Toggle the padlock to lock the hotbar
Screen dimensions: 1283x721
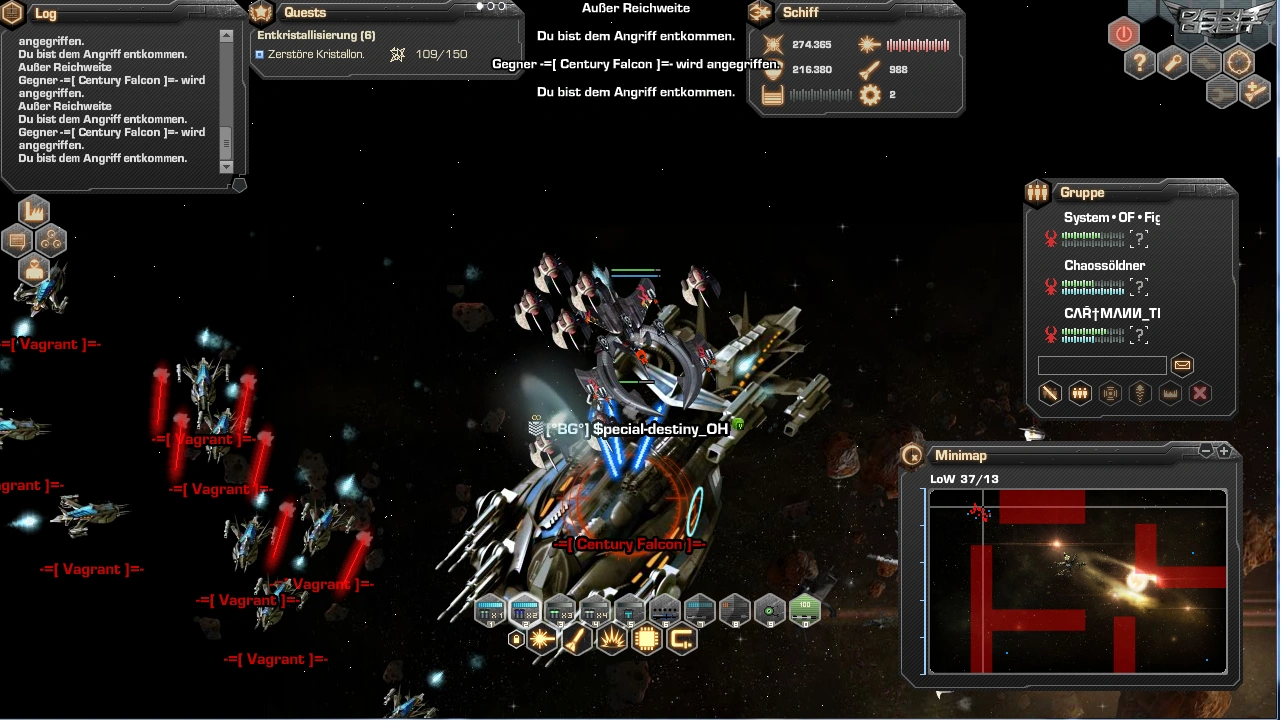[x=516, y=639]
